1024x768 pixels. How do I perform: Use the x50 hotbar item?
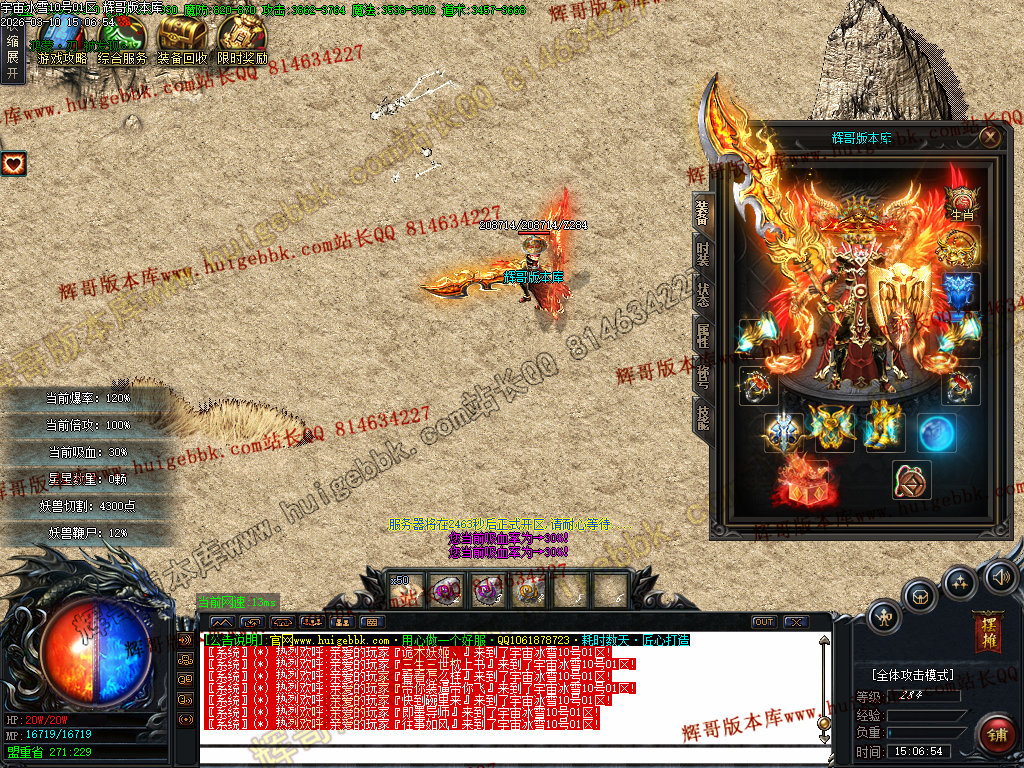405,590
